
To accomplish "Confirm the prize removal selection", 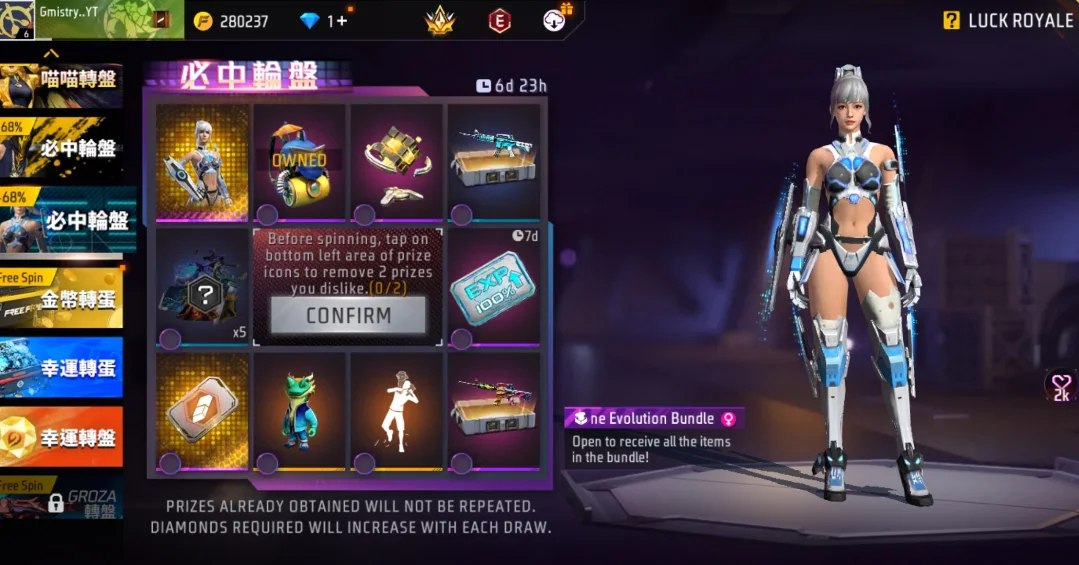I will point(348,315).
